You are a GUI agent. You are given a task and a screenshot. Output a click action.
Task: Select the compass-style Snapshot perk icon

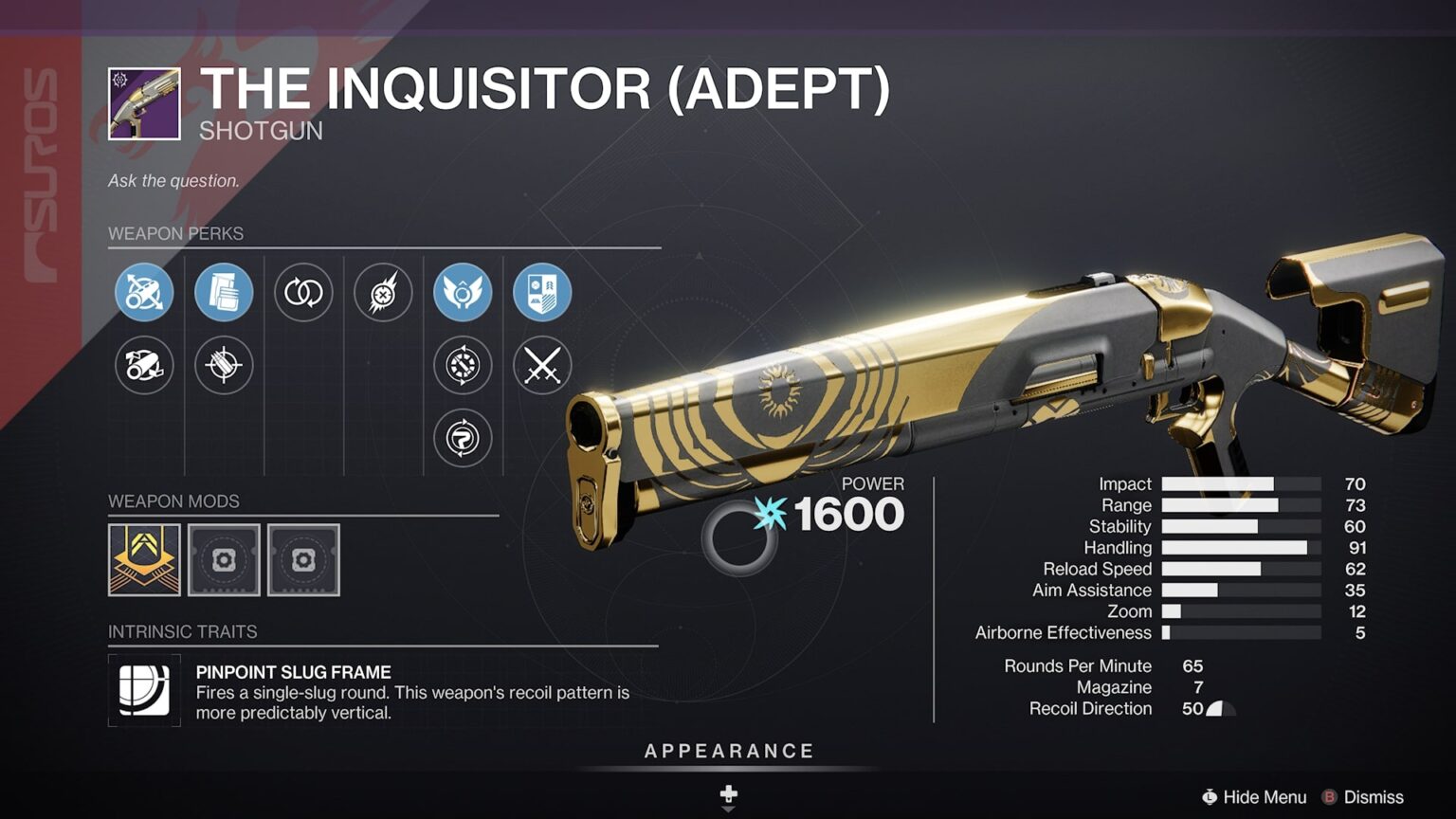(463, 366)
